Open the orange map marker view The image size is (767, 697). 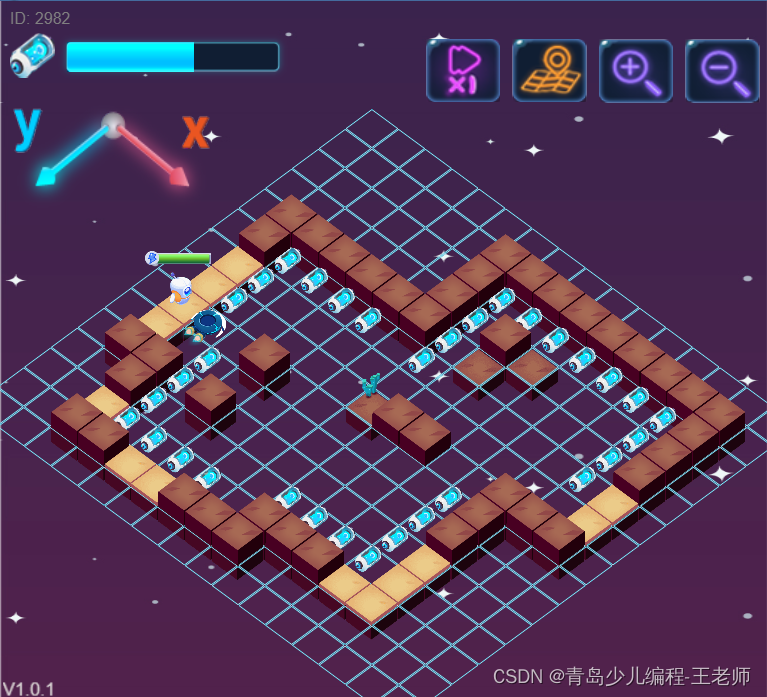pyautogui.click(x=549, y=70)
